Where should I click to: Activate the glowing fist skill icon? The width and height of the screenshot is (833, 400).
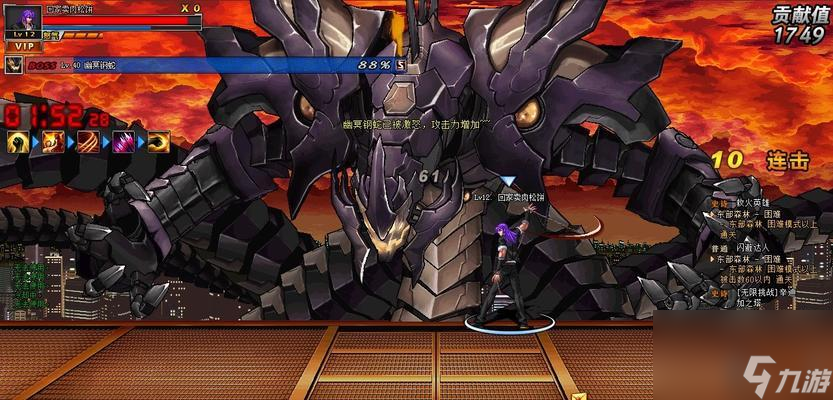coord(17,142)
